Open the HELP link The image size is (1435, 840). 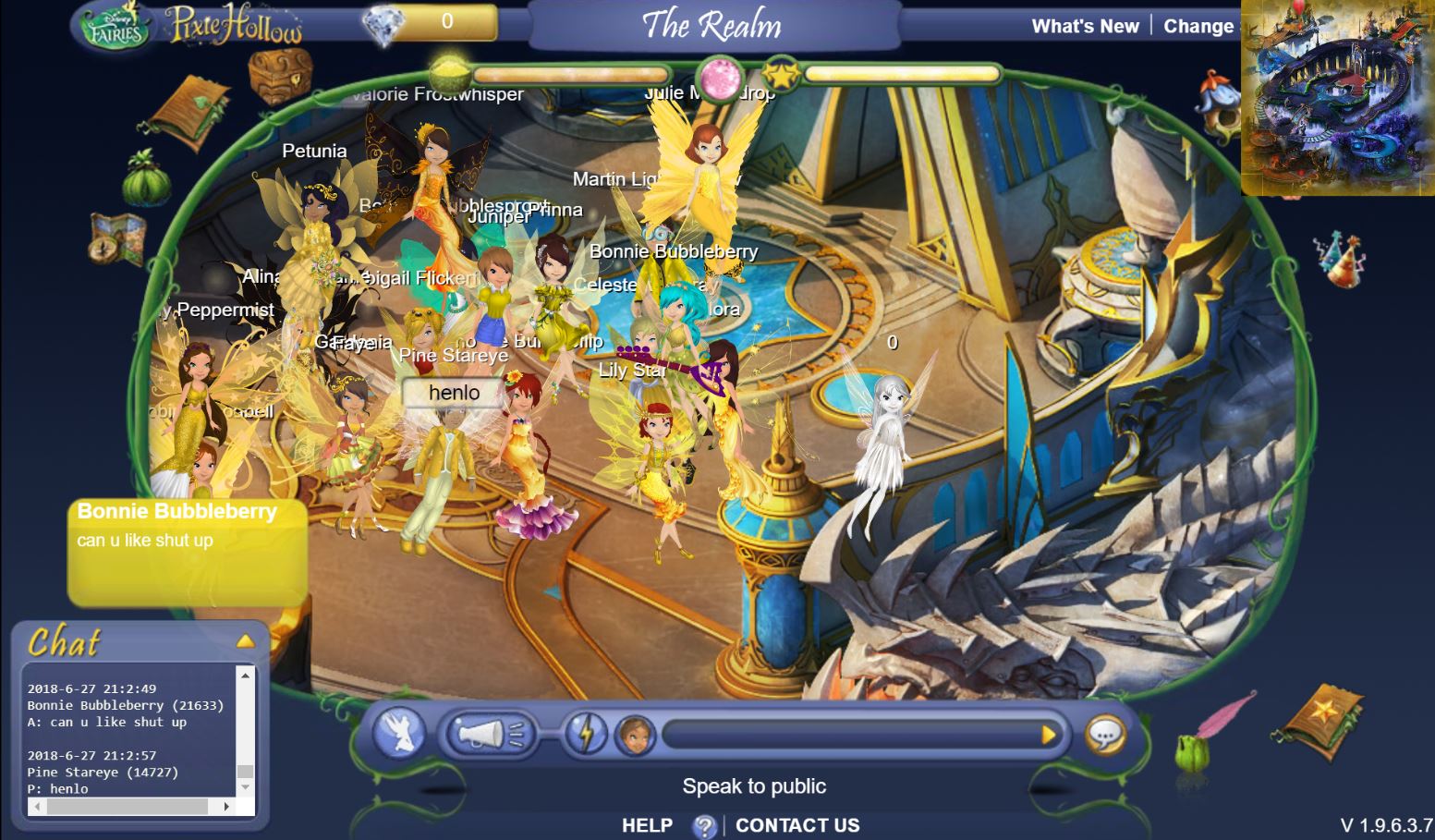(x=647, y=825)
